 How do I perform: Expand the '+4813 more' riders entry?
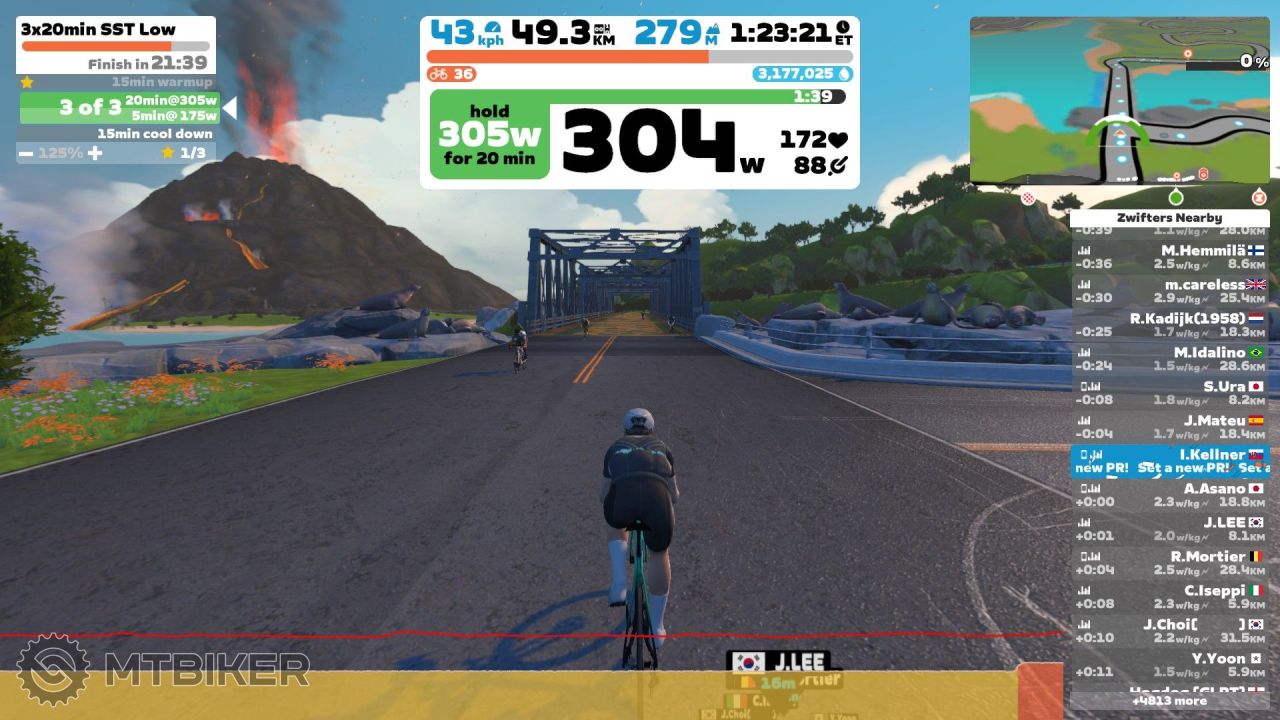(1170, 701)
